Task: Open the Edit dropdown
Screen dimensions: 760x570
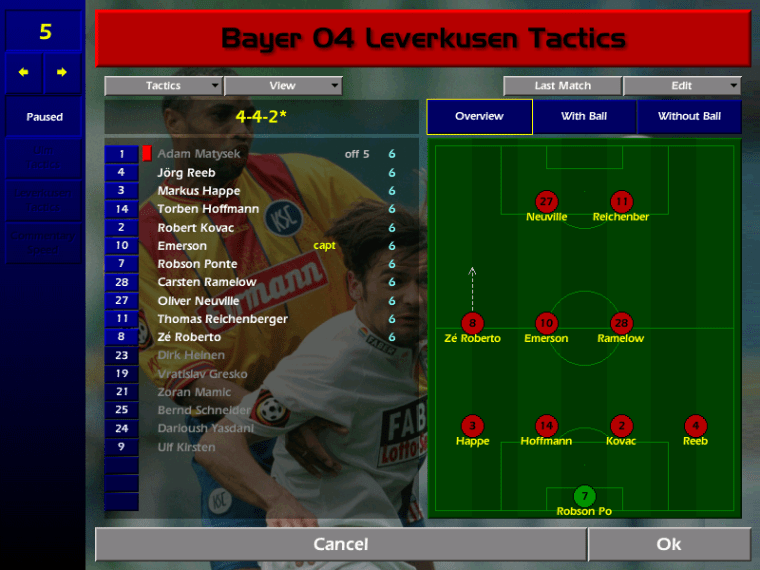Action: 682,86
